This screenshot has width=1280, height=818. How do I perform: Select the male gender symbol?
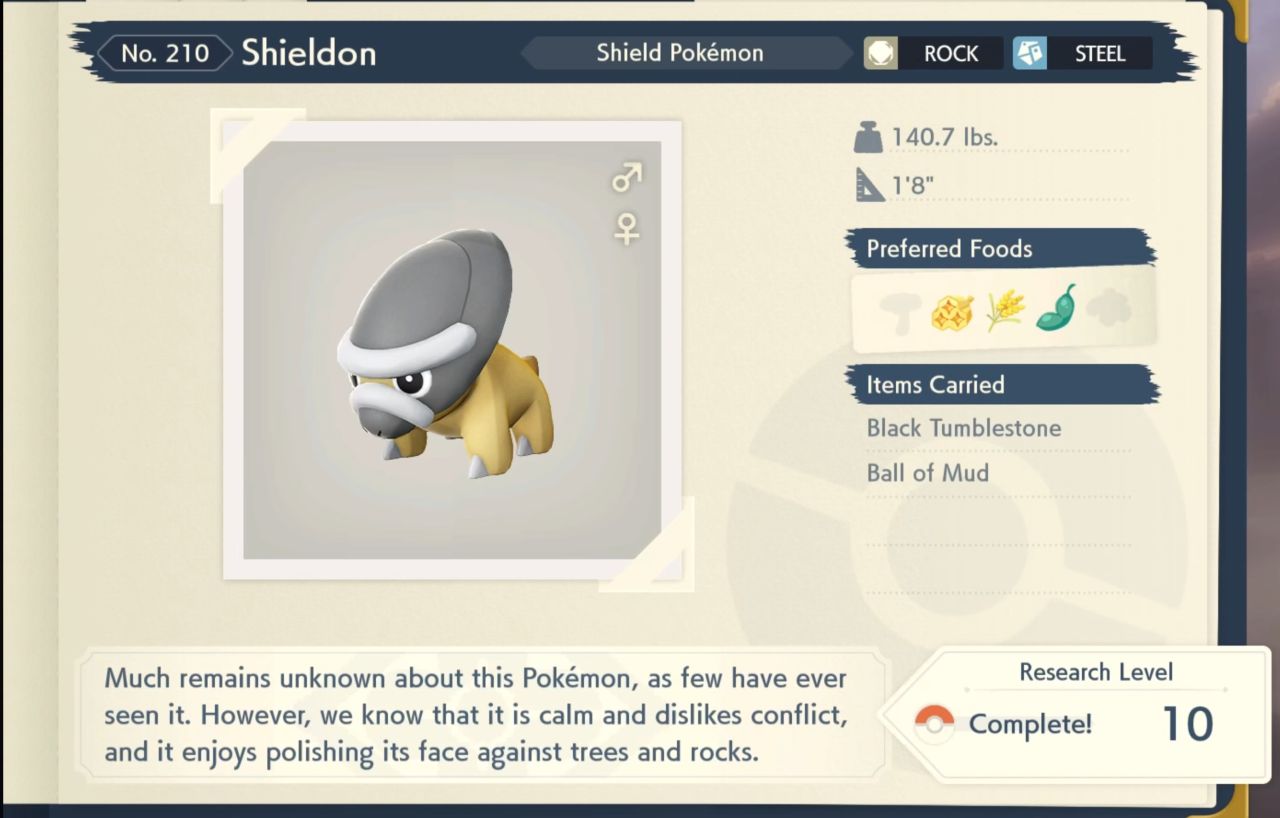click(627, 179)
